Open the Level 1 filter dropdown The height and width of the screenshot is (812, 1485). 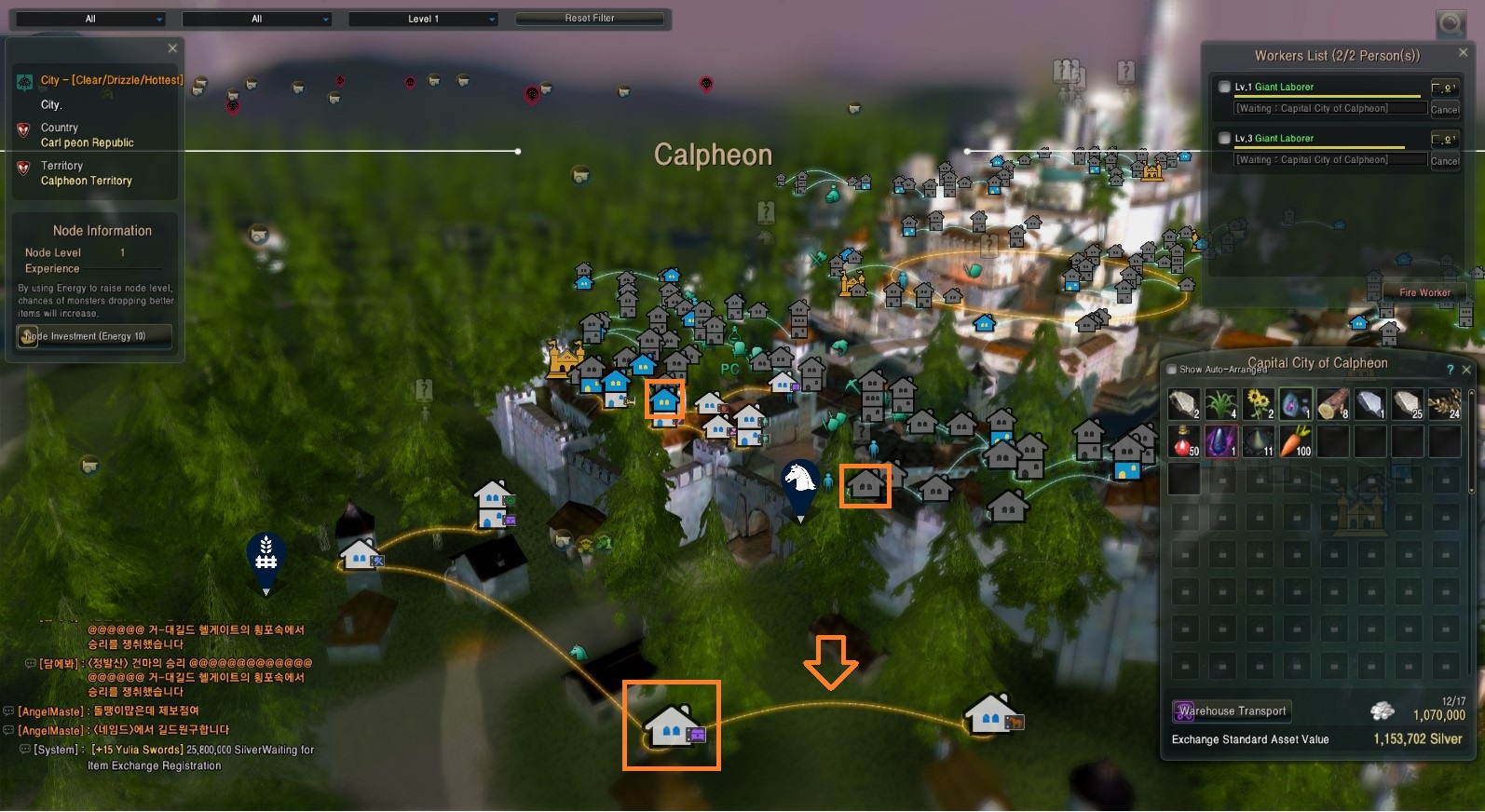coord(424,19)
